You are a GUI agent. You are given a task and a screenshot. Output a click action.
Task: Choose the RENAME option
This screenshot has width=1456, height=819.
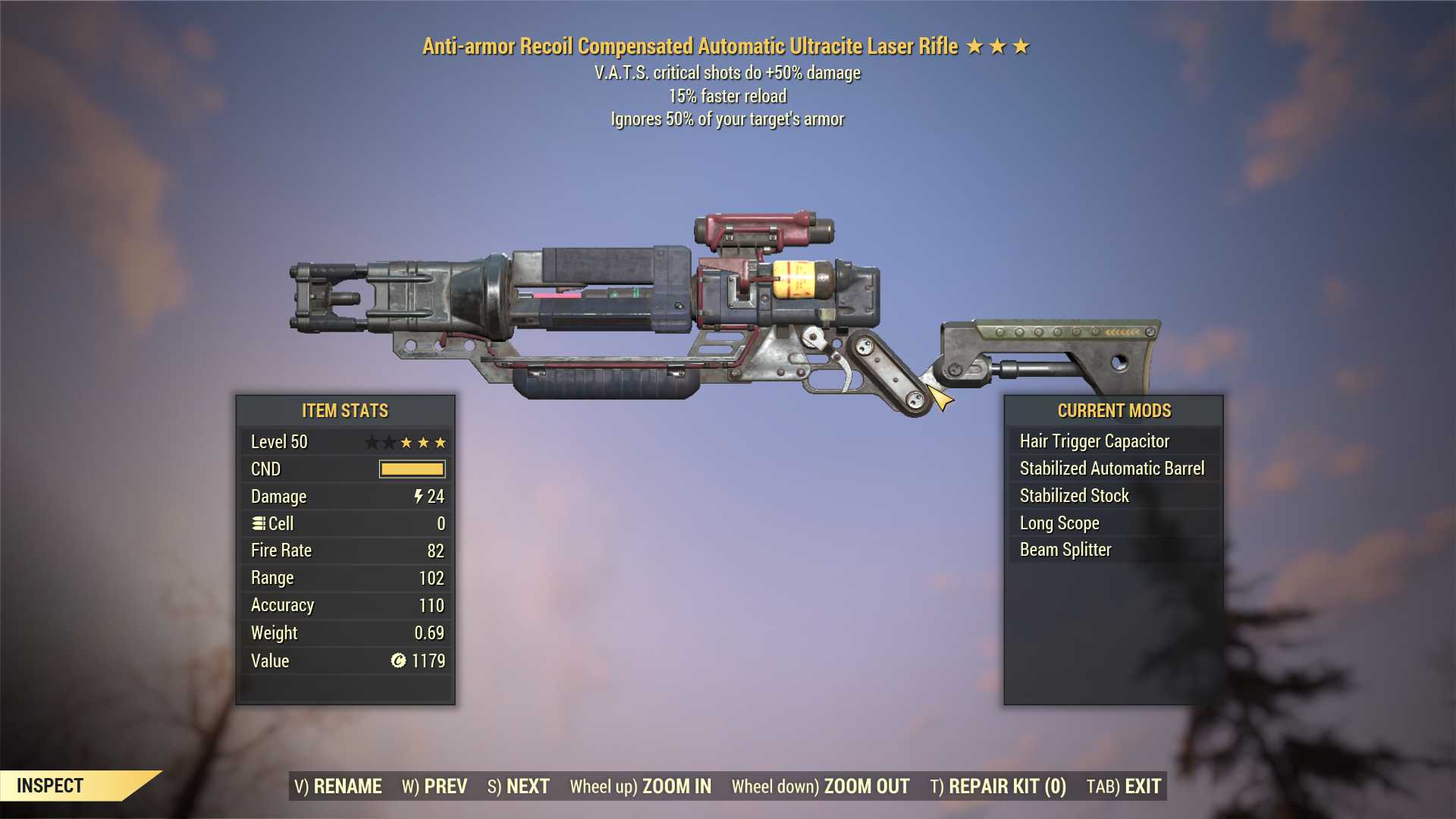(x=338, y=786)
